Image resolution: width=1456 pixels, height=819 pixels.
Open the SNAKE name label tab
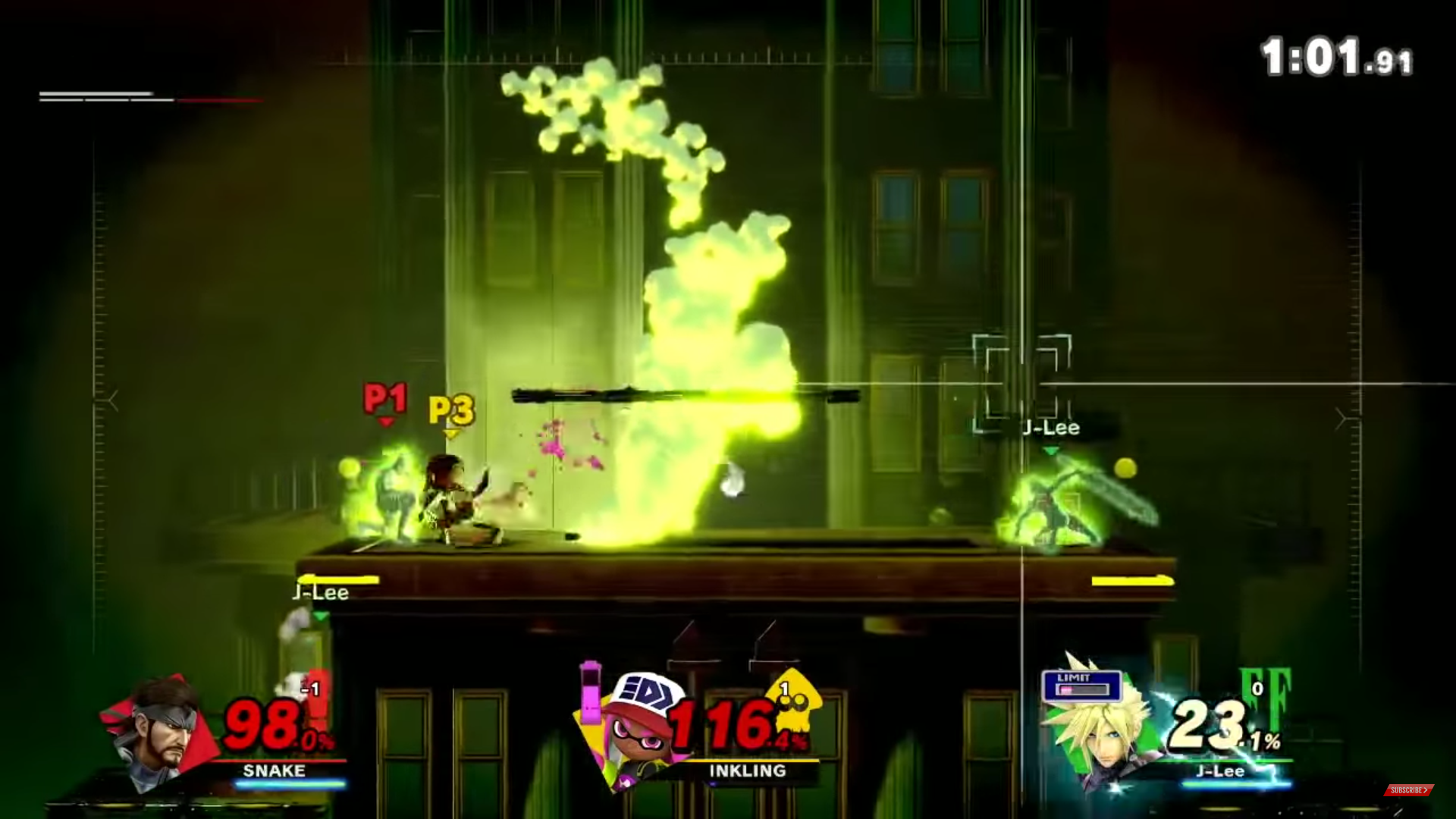(x=272, y=771)
